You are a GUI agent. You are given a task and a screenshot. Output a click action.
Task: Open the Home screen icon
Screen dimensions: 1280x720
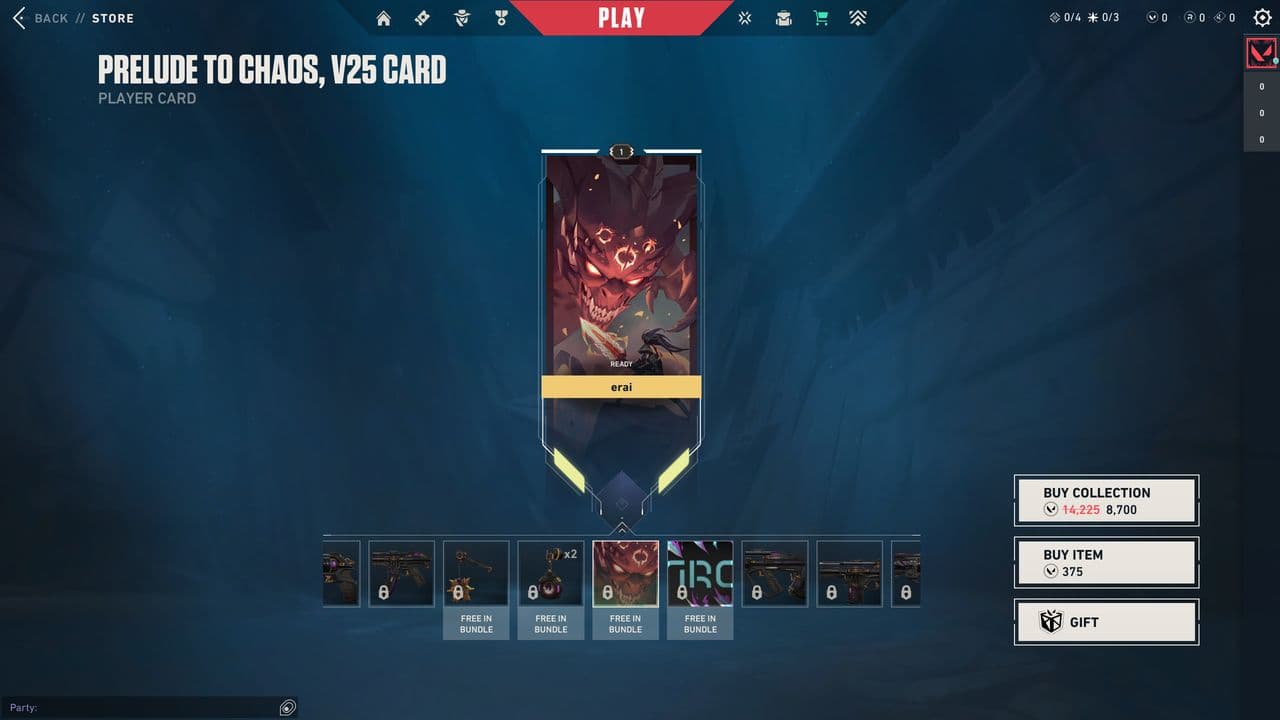click(x=383, y=17)
